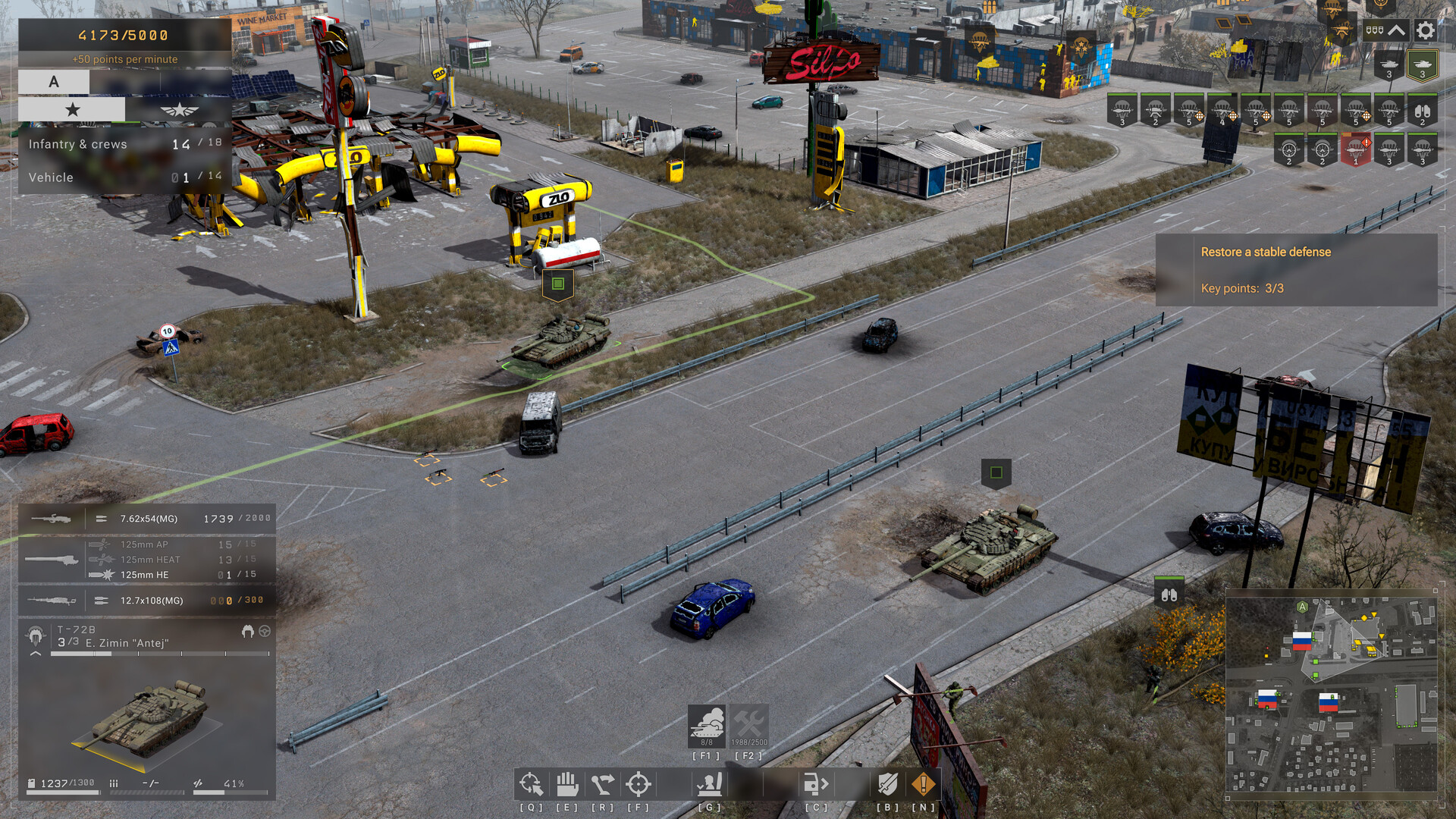The image size is (1456, 819).
Task: Select the green-highlighted tank group badge
Action: pos(1421,65)
